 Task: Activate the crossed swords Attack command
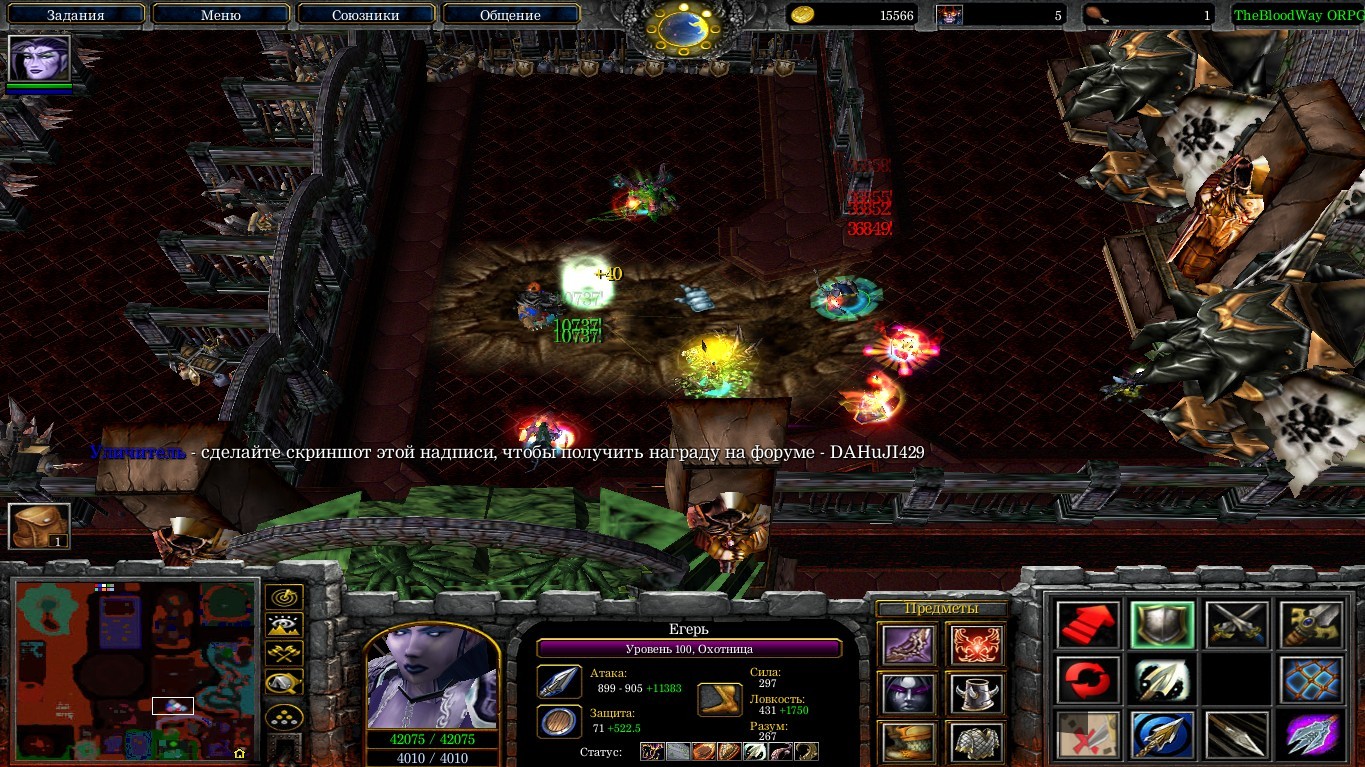click(1236, 625)
